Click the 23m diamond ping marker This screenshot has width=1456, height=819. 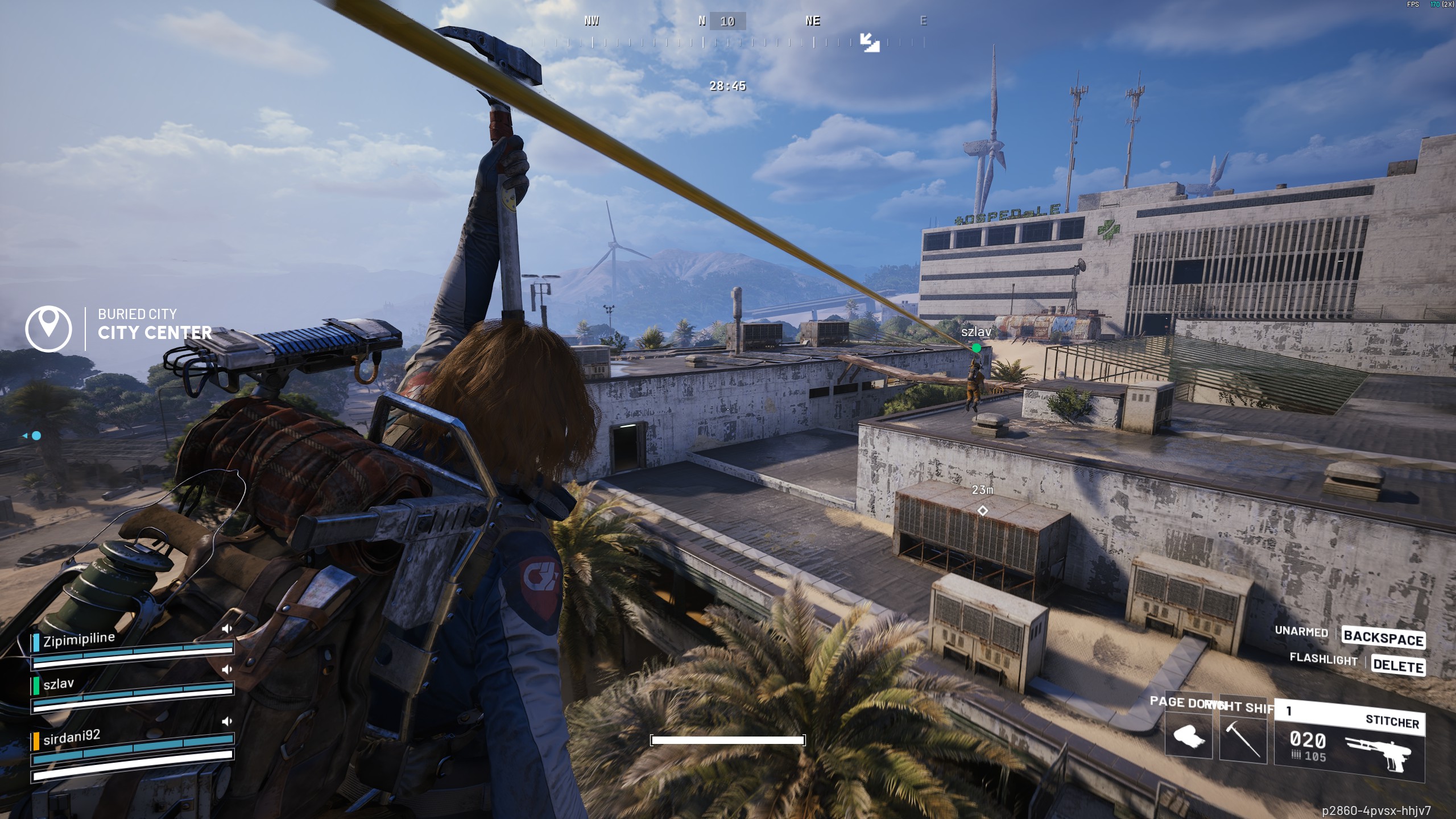click(982, 511)
